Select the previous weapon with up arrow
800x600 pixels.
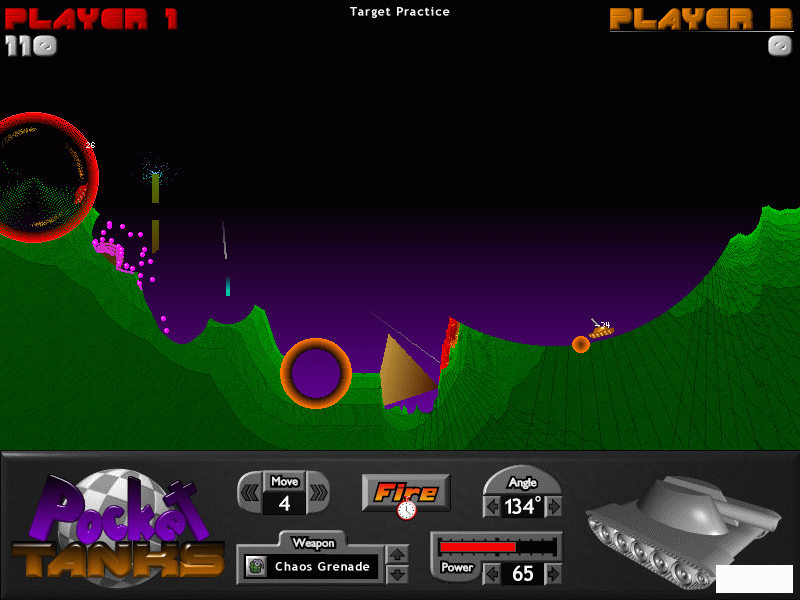tap(396, 555)
